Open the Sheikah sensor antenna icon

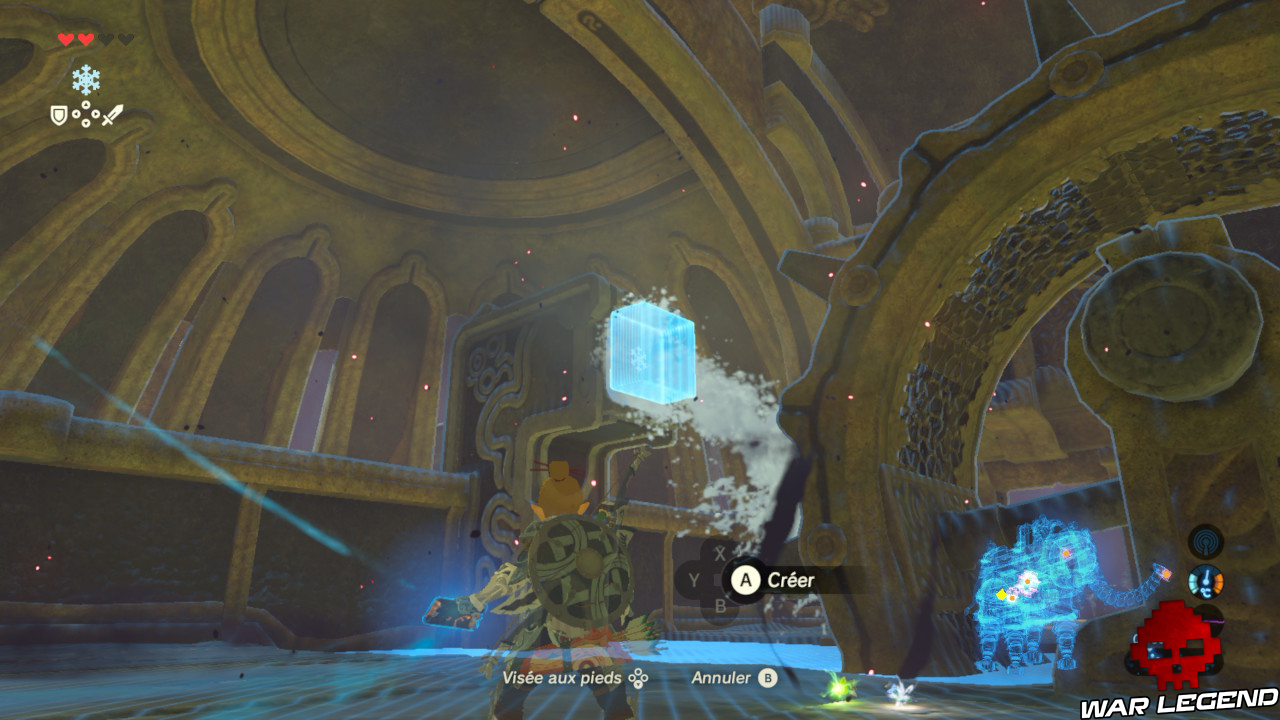pos(1206,542)
